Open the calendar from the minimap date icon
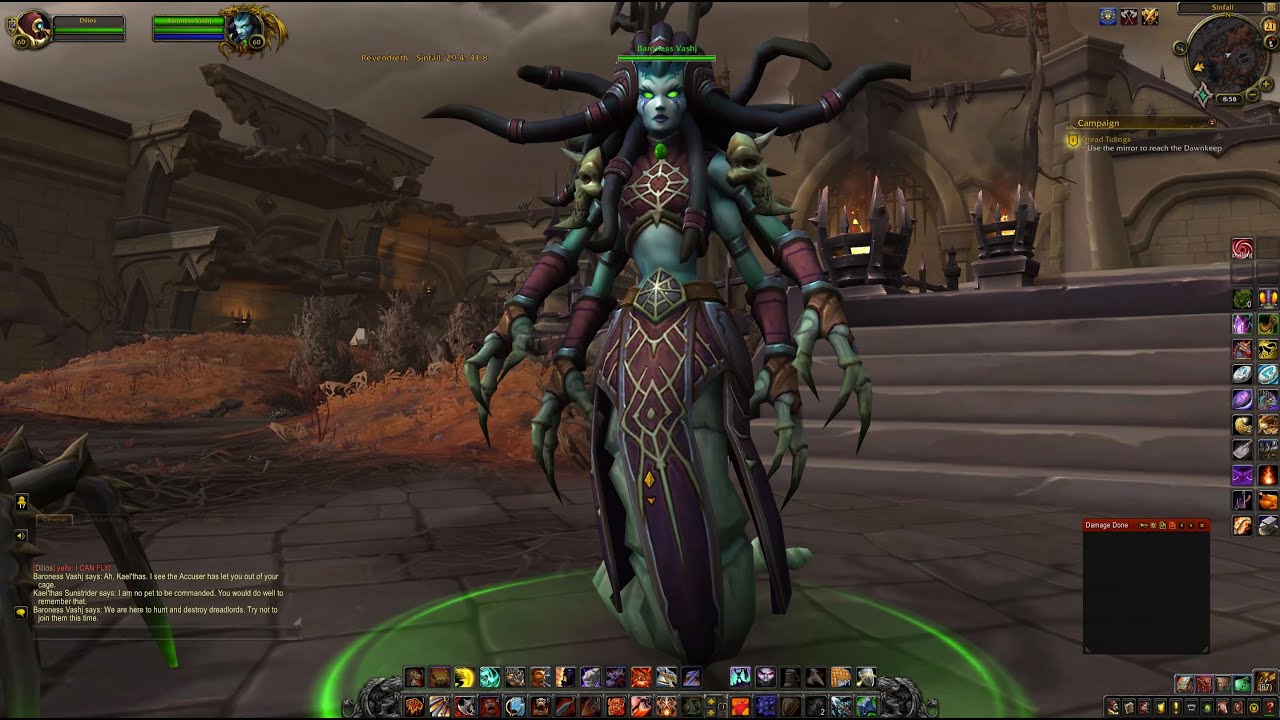 coord(1270,25)
